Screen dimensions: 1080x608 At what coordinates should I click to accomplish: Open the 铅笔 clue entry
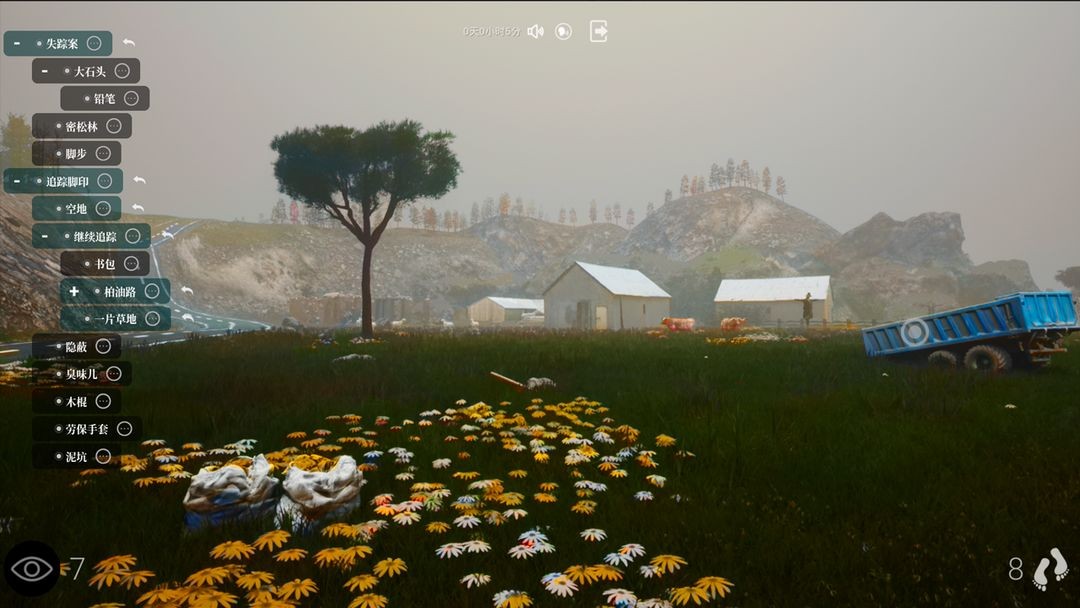click(104, 99)
